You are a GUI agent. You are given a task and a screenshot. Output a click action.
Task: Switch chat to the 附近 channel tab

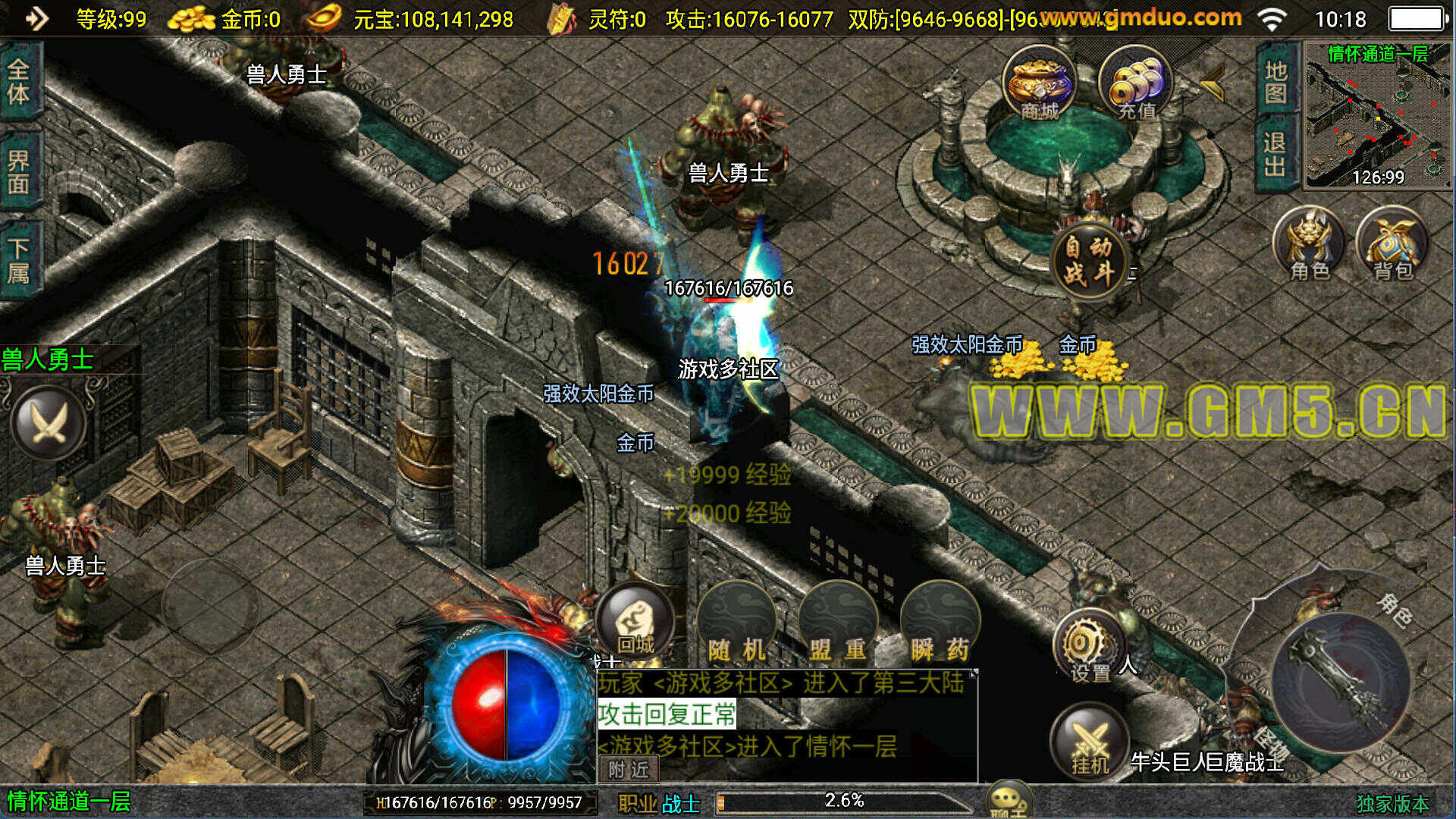tap(629, 770)
